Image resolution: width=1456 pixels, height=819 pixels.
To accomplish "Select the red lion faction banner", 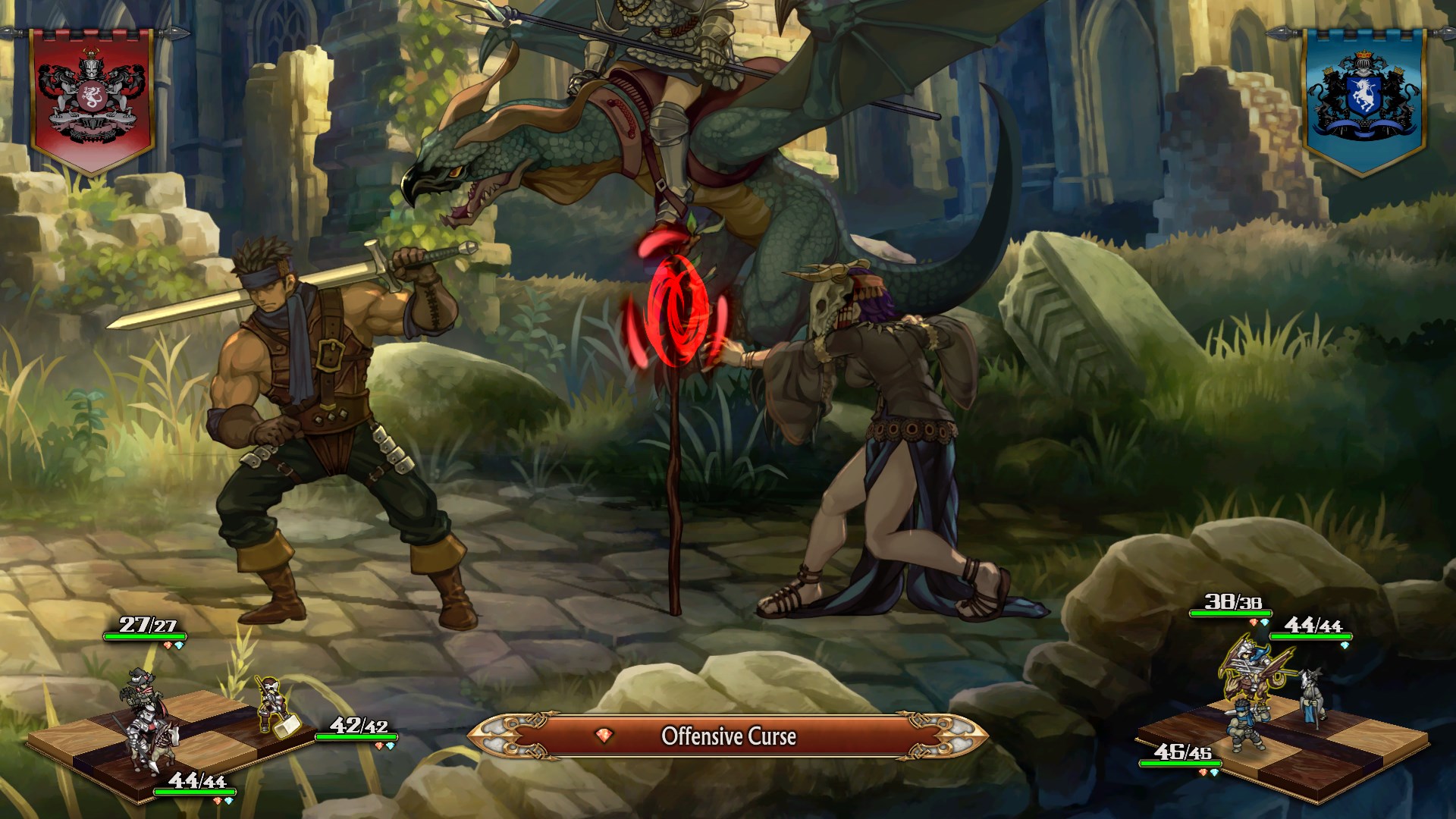I will click(92, 97).
